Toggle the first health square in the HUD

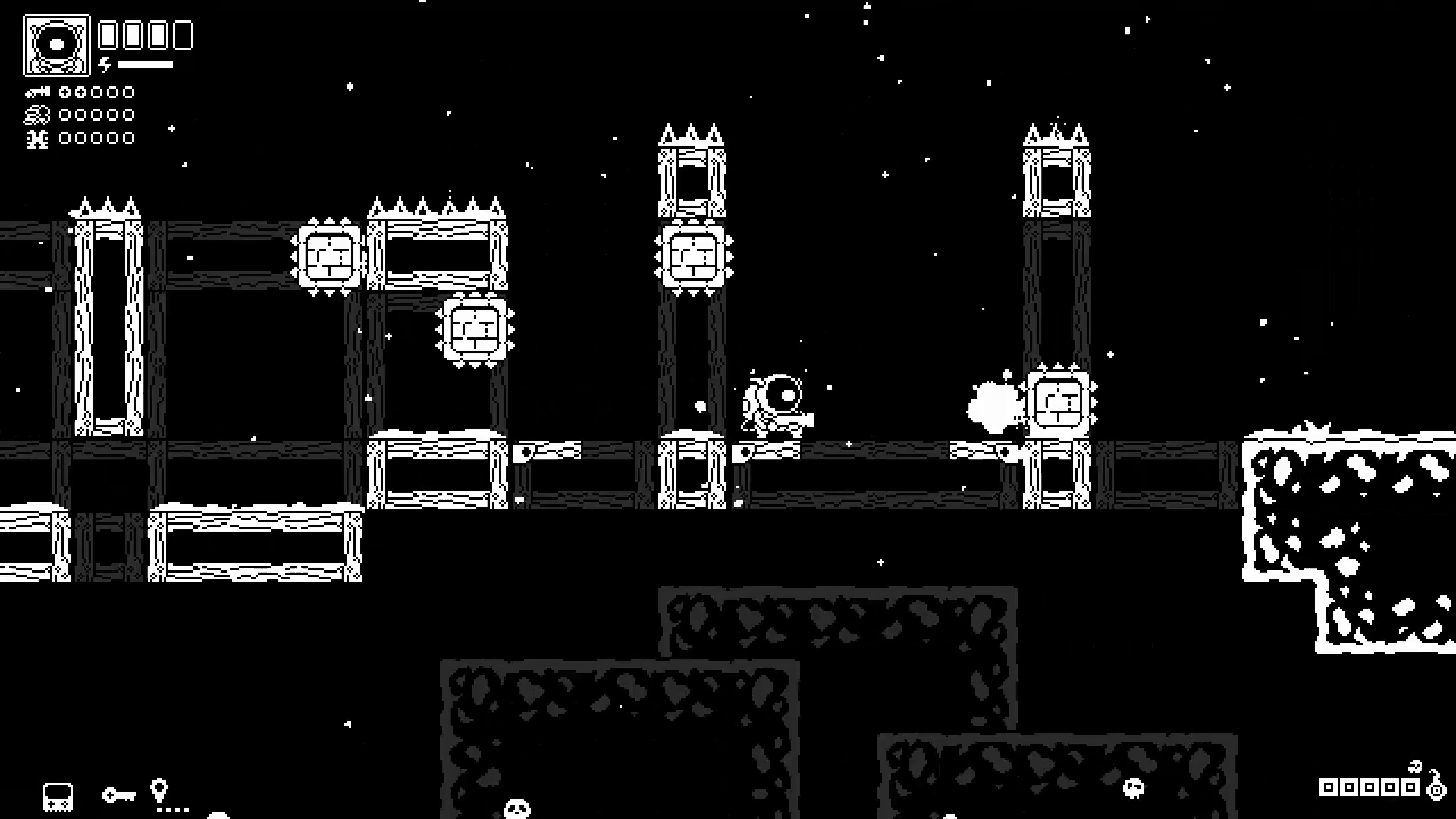[x=106, y=35]
